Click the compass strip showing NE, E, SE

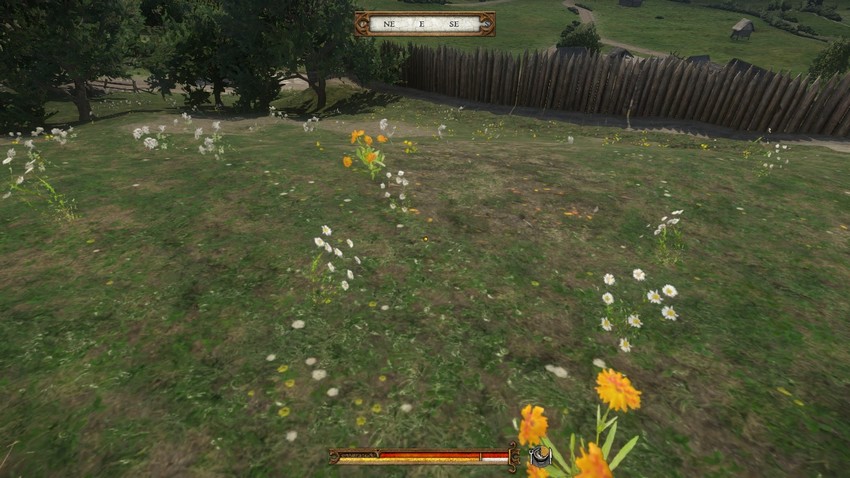click(424, 24)
